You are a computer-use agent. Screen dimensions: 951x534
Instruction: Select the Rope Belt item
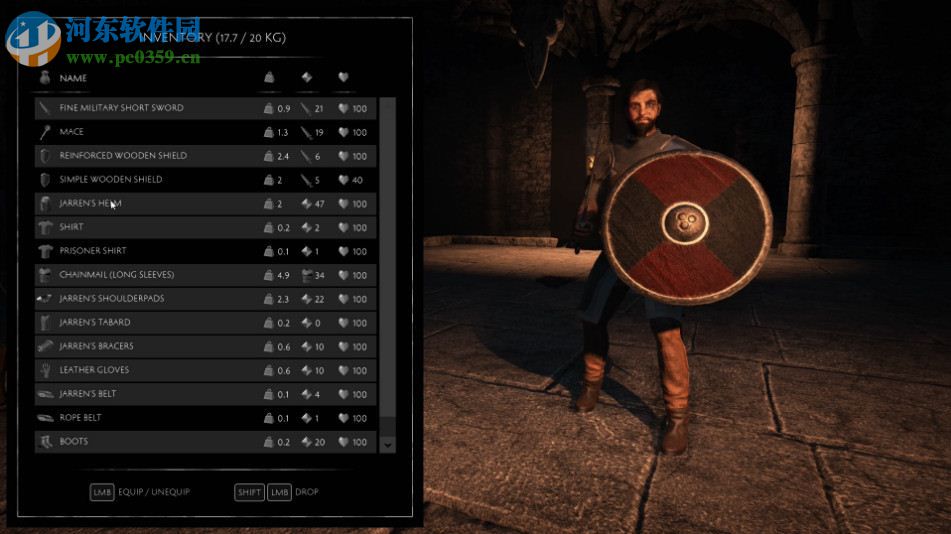click(x=80, y=418)
